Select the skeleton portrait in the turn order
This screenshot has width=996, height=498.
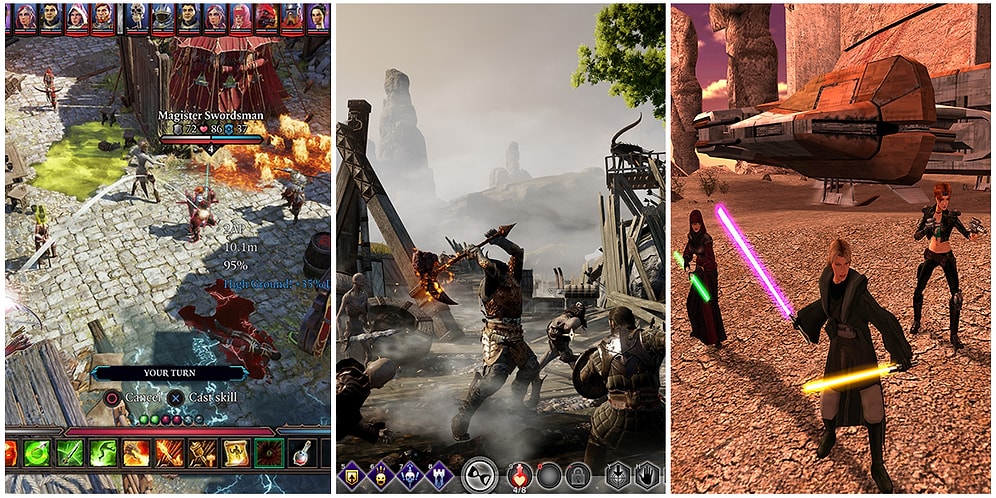coord(137,16)
